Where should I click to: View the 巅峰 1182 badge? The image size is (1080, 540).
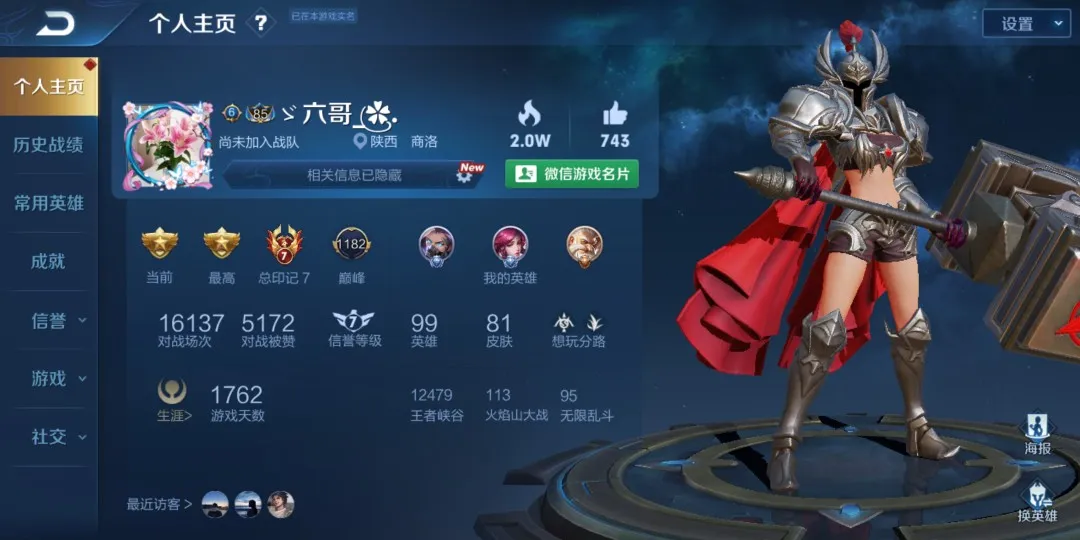(351, 246)
